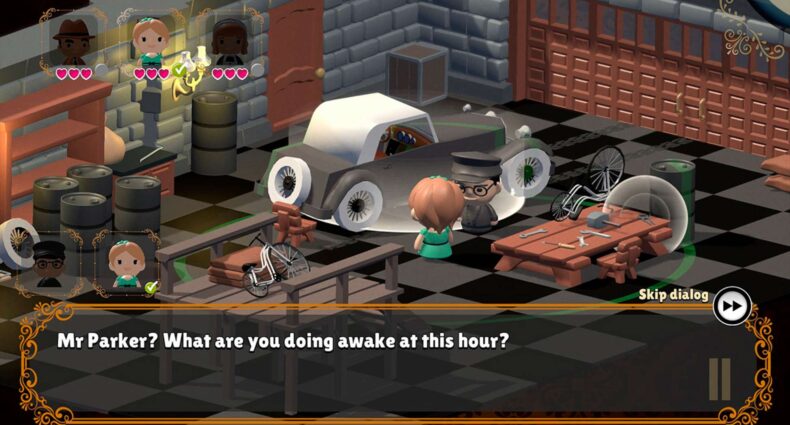Select the bottom red-haired girl portrait
Image resolution: width=790 pixels, height=425 pixels.
pyautogui.click(x=126, y=262)
